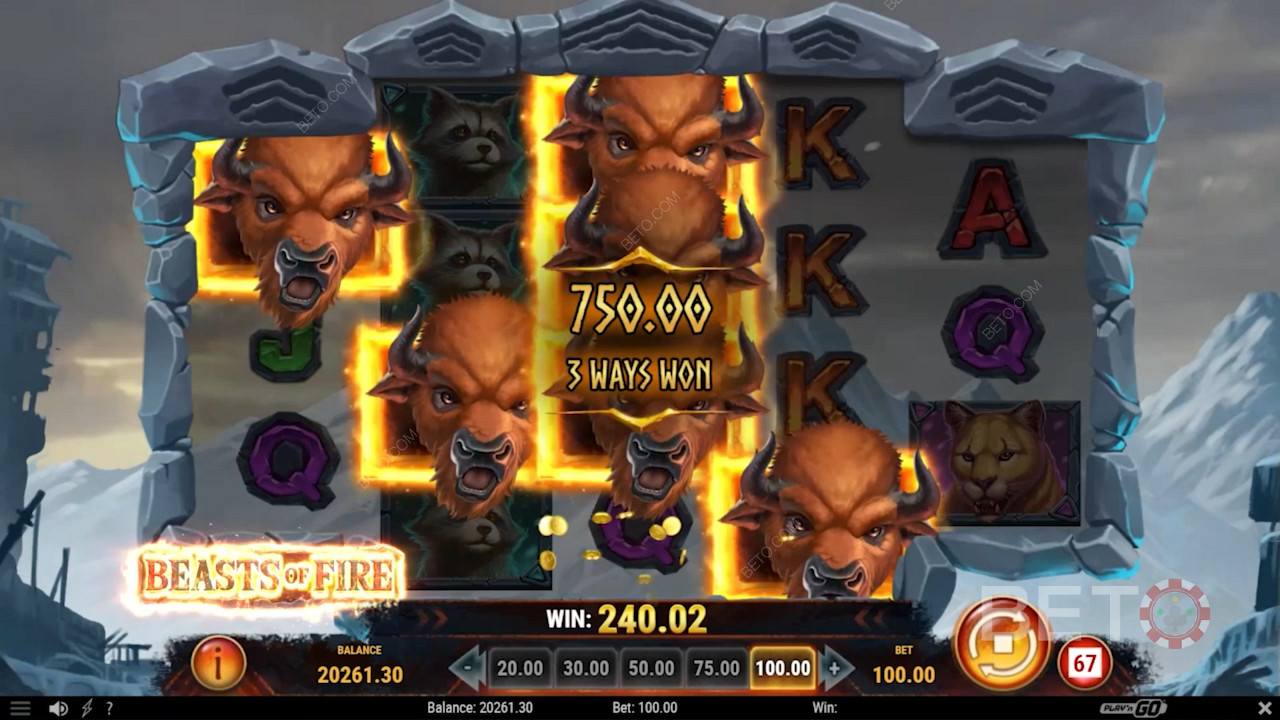Viewport: 1280px width, 720px height.
Task: Select the highlighted 100.00 bet
Action: pyautogui.click(x=783, y=668)
